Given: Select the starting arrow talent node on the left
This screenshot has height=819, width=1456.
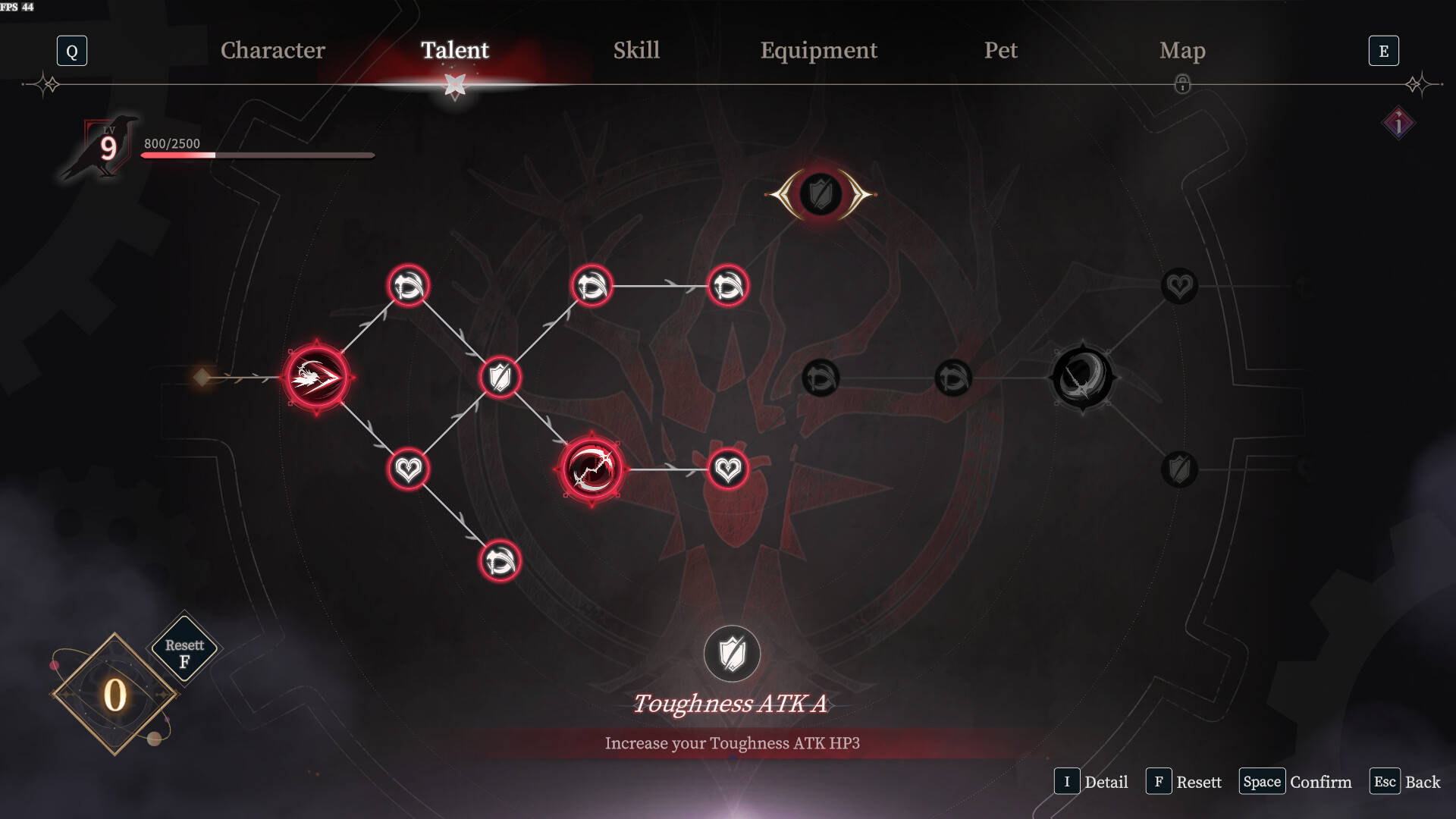Looking at the screenshot, I should click(x=318, y=377).
